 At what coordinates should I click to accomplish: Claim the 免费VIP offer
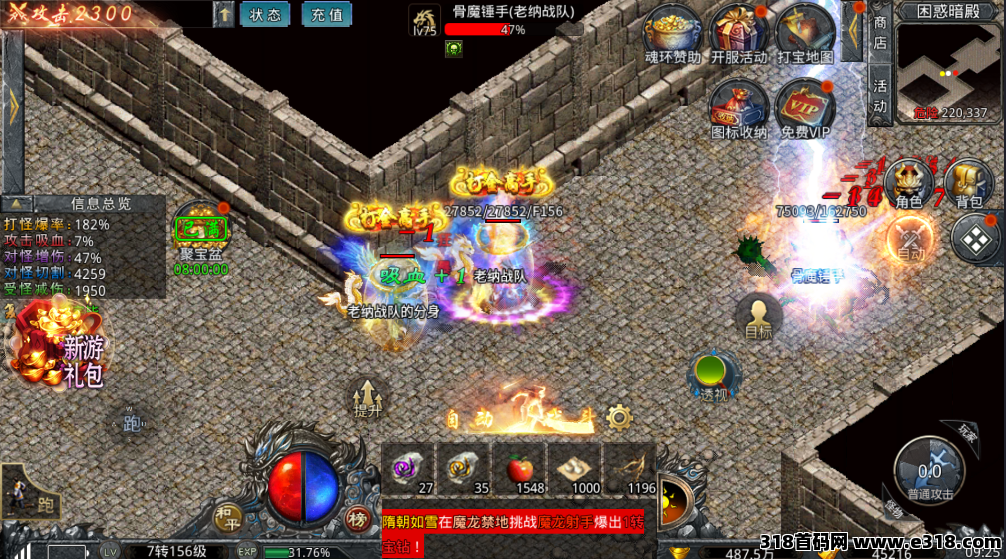pyautogui.click(x=805, y=108)
